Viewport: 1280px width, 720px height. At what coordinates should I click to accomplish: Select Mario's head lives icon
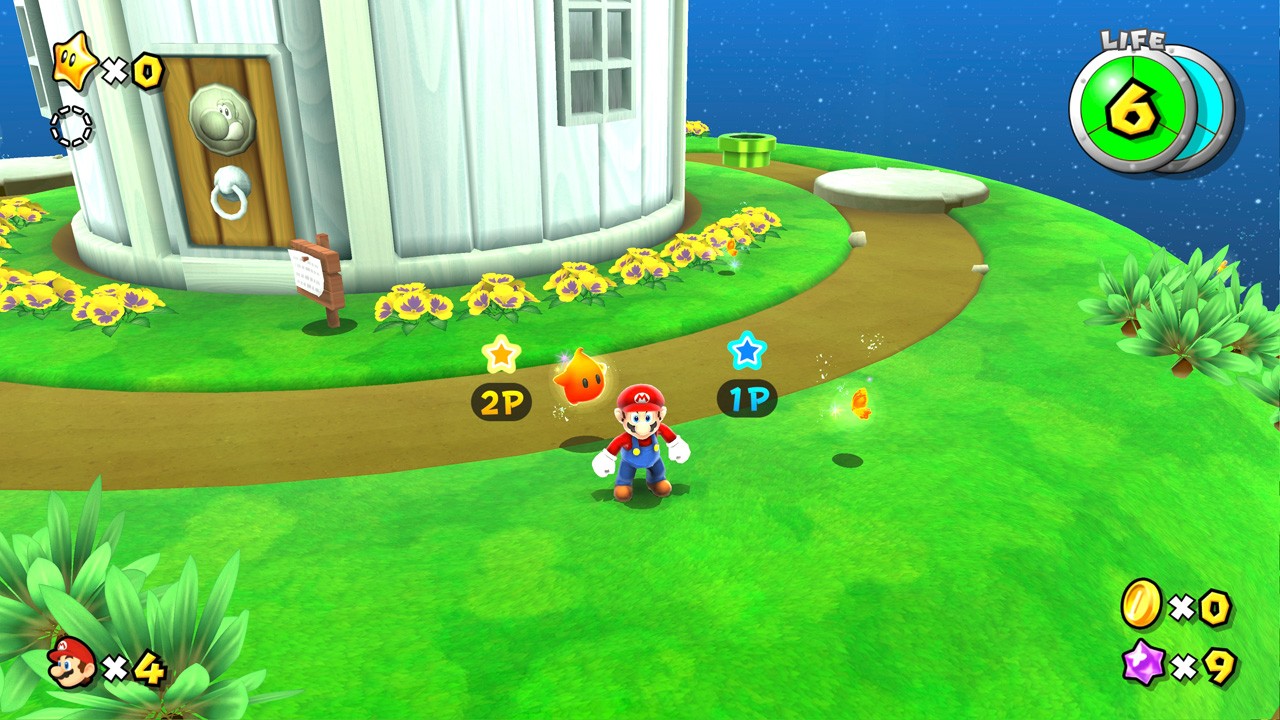71,662
